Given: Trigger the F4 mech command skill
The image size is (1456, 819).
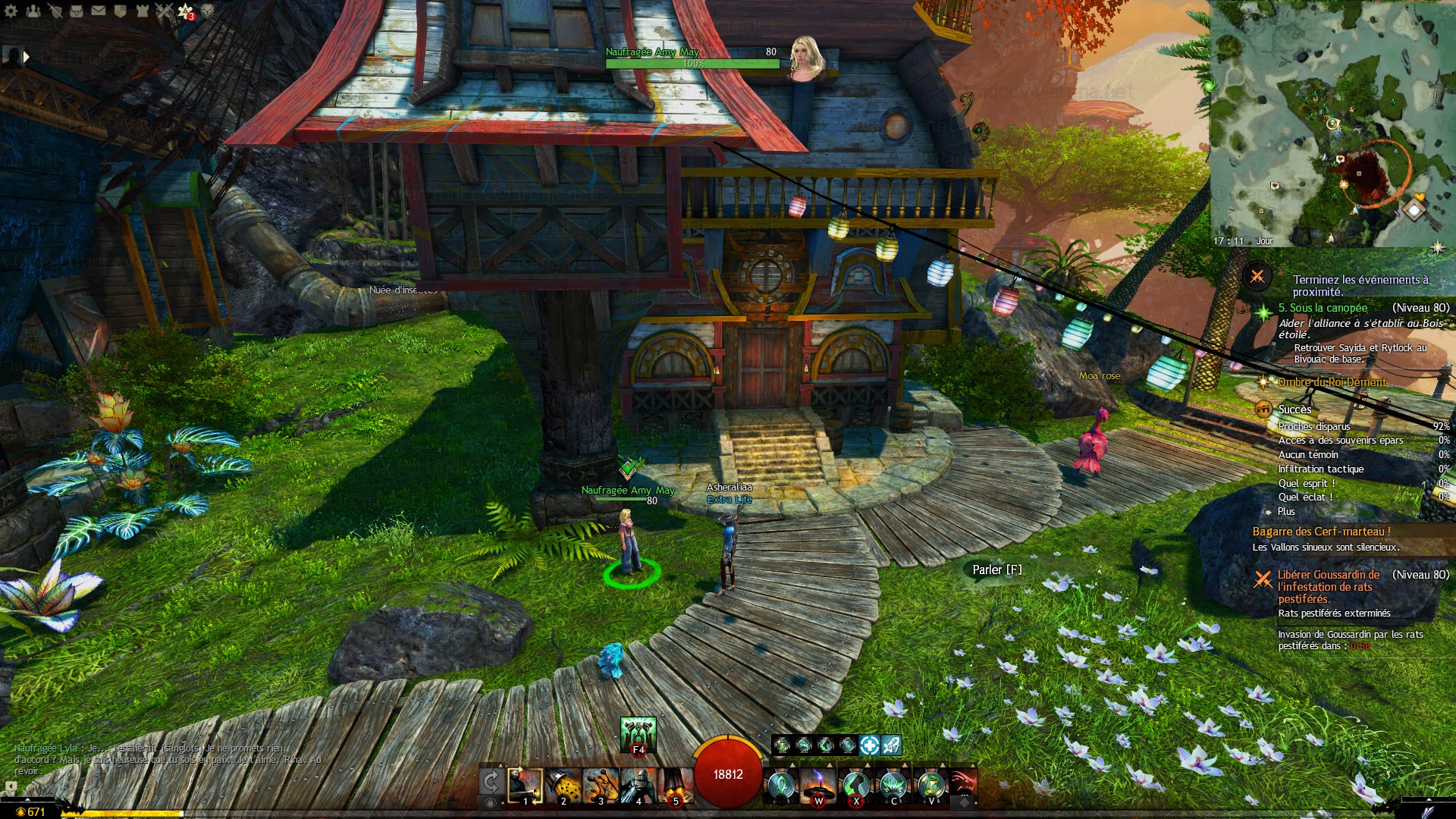Looking at the screenshot, I should (x=638, y=734).
